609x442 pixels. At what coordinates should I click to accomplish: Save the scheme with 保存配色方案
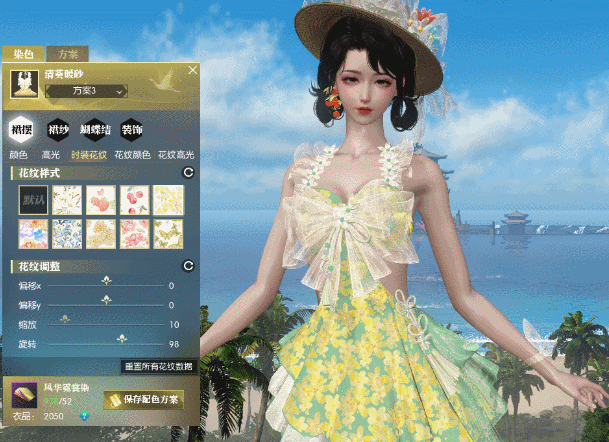click(144, 400)
